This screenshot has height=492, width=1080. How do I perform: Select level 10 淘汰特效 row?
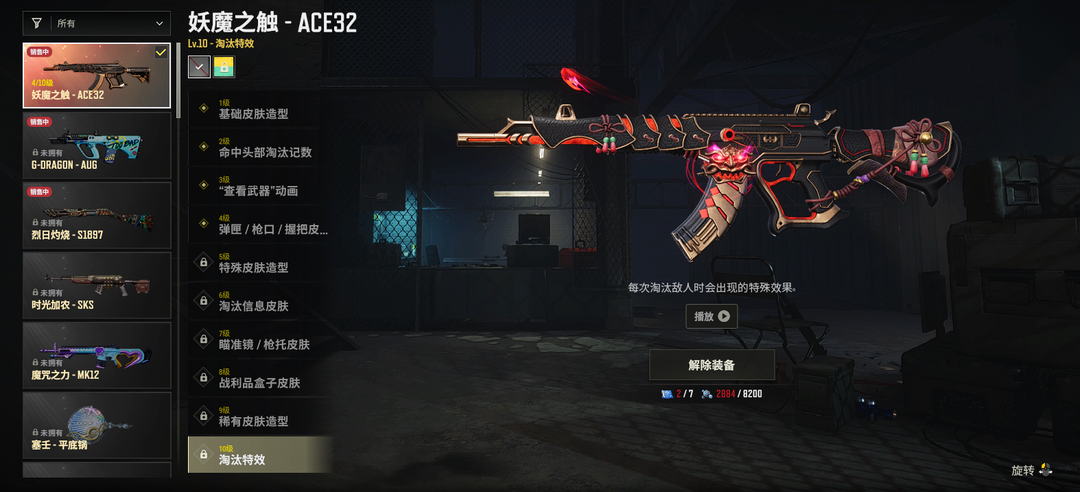pos(260,455)
